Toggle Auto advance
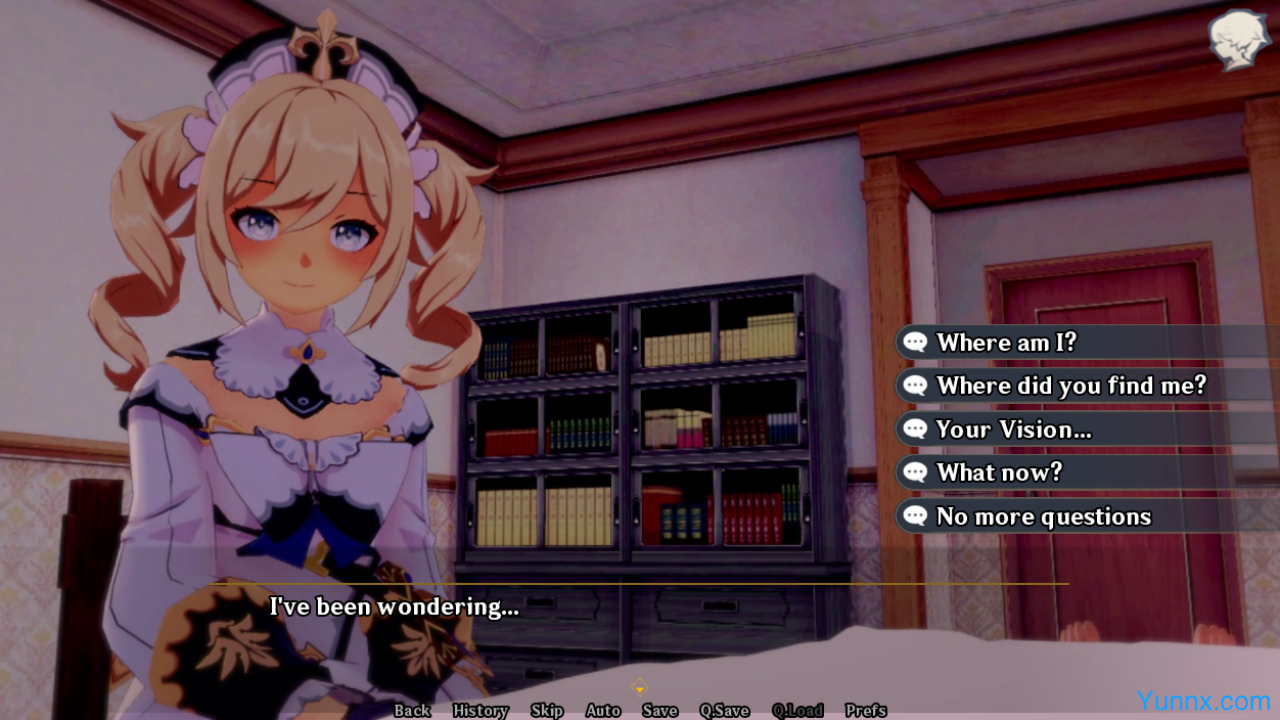This screenshot has width=1280, height=720. (603, 711)
